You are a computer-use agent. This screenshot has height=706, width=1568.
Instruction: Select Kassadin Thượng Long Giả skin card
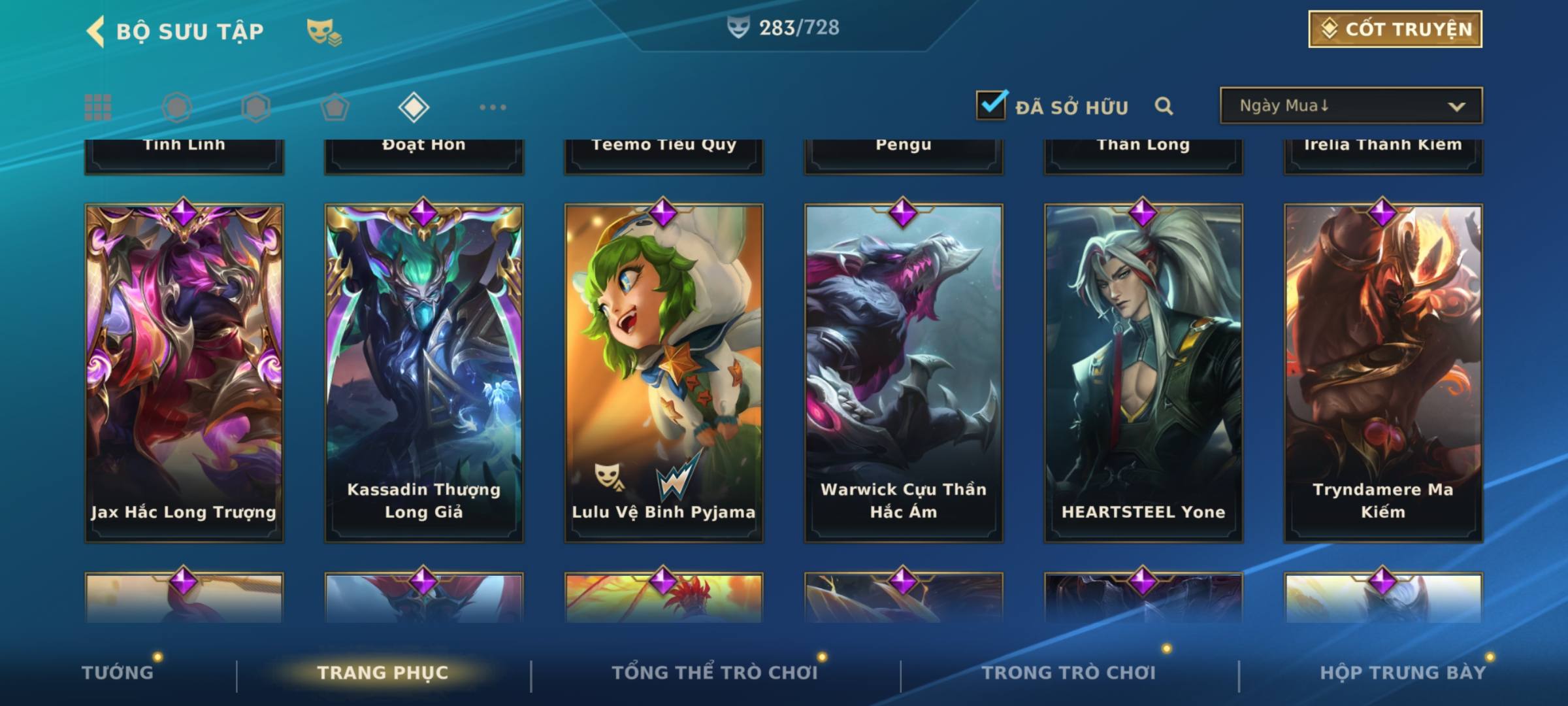coord(424,373)
